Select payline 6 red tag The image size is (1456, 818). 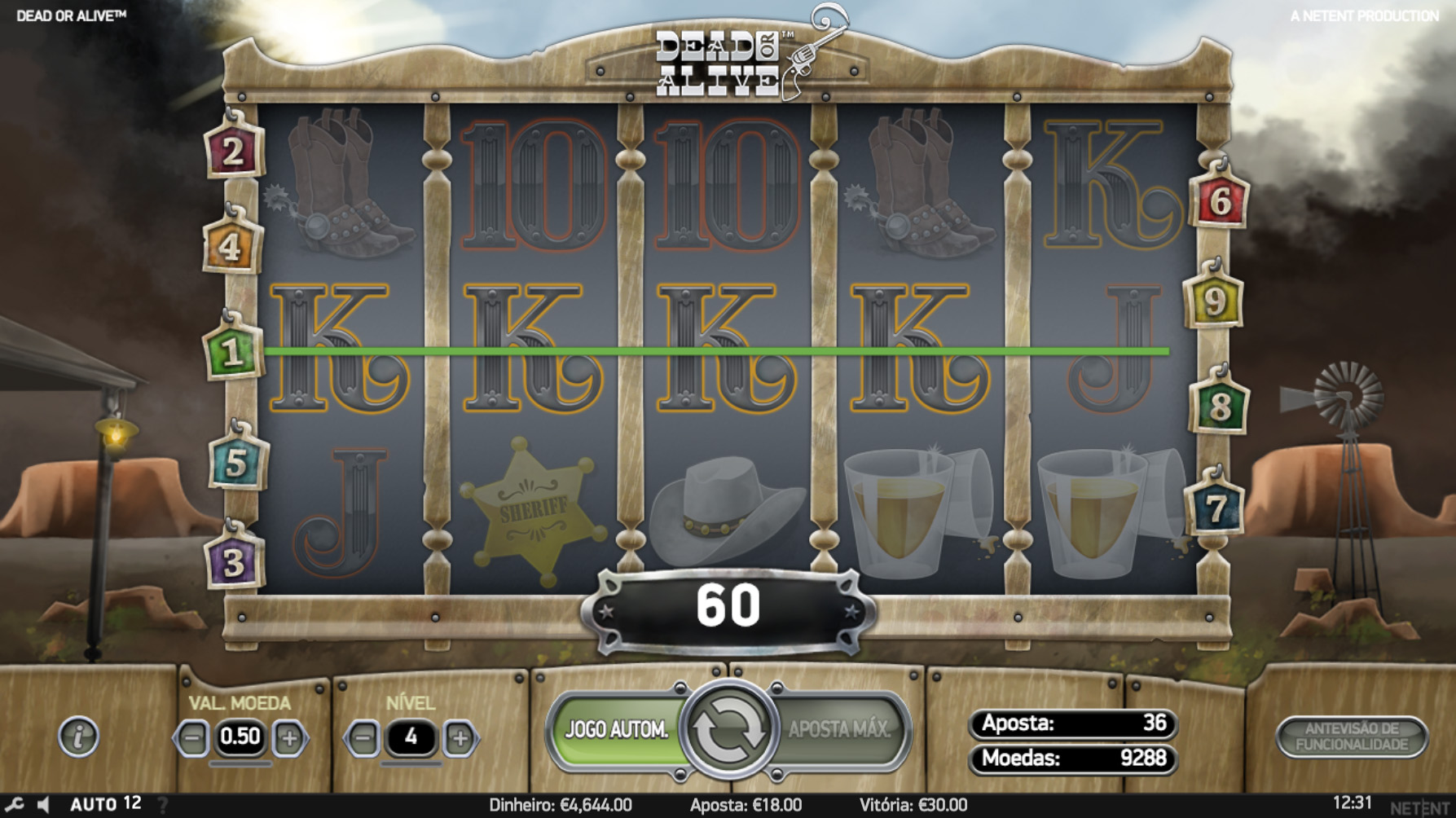[x=1219, y=200]
